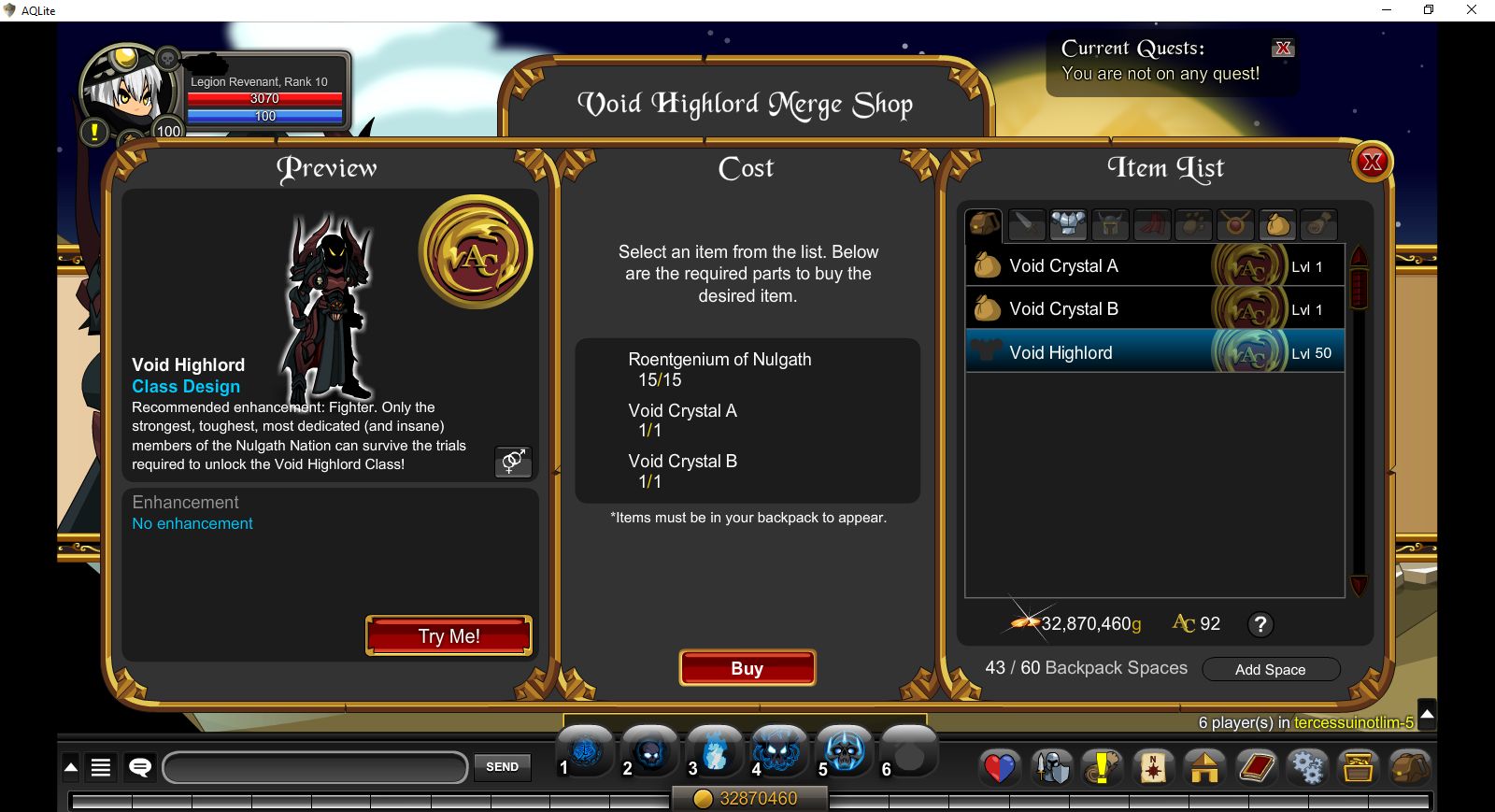Viewport: 1495px width, 812px height.
Task: Send the chat message
Action: (502, 767)
